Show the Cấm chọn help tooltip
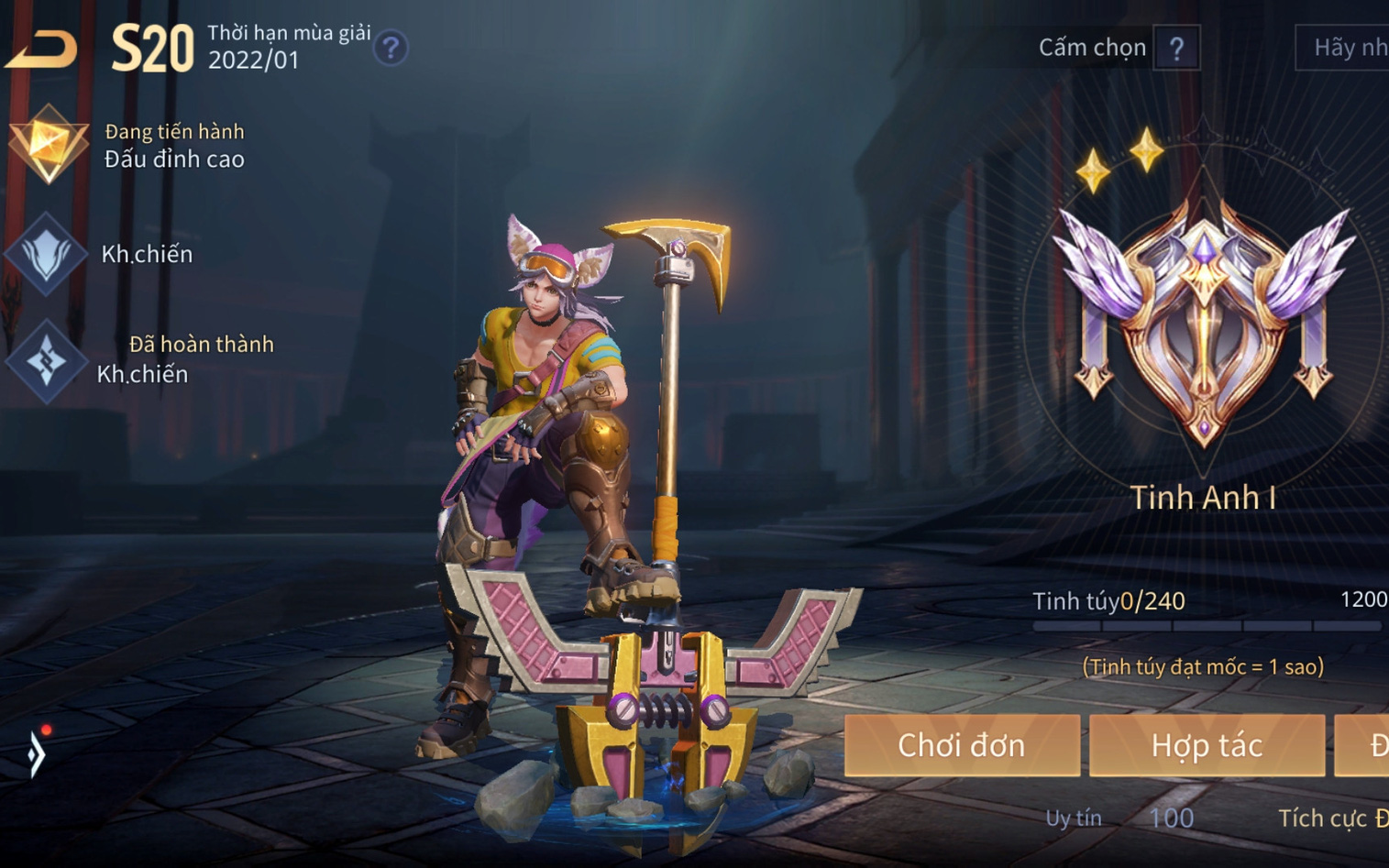Image resolution: width=1389 pixels, height=868 pixels. point(1176,48)
